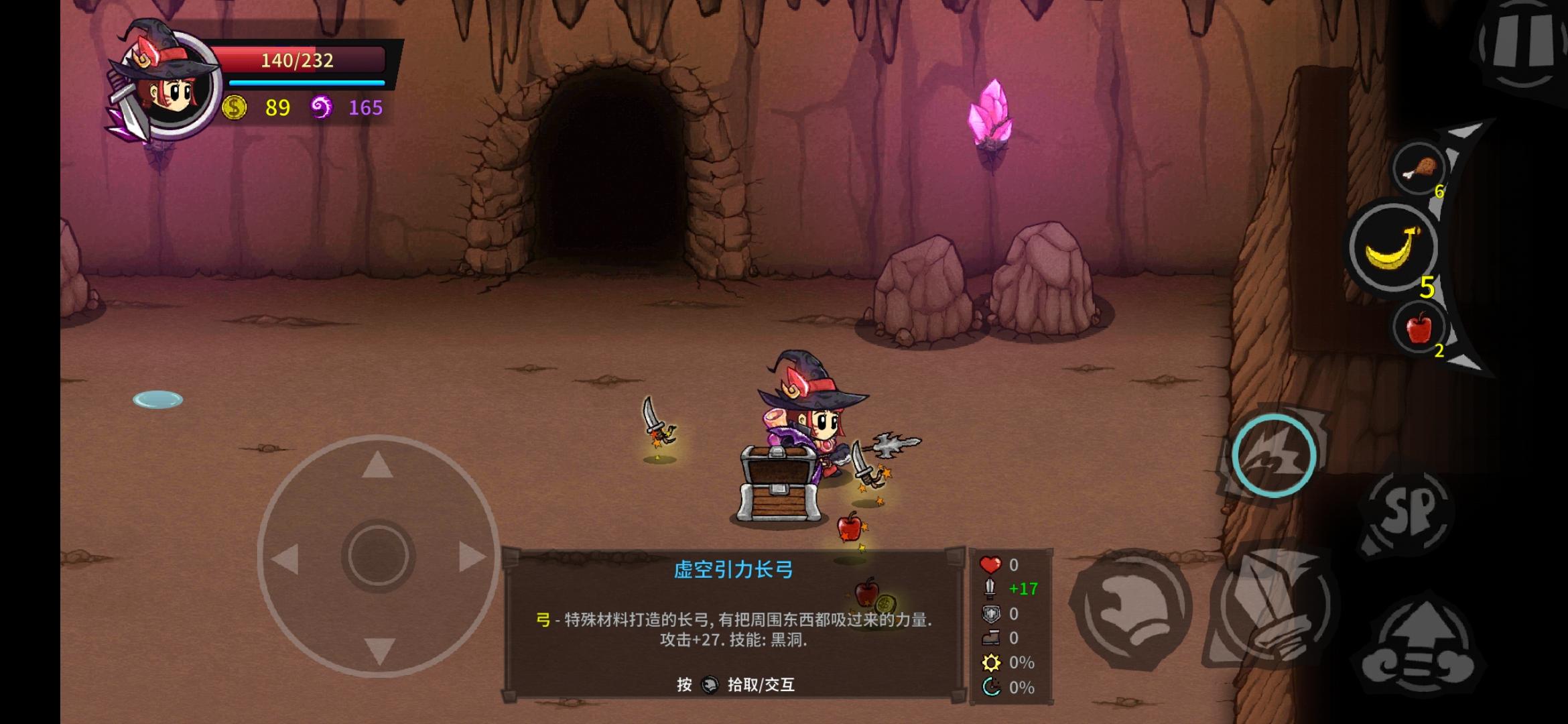Move up using the joystick's up arrow
The width and height of the screenshot is (1568, 724).
coord(377,465)
